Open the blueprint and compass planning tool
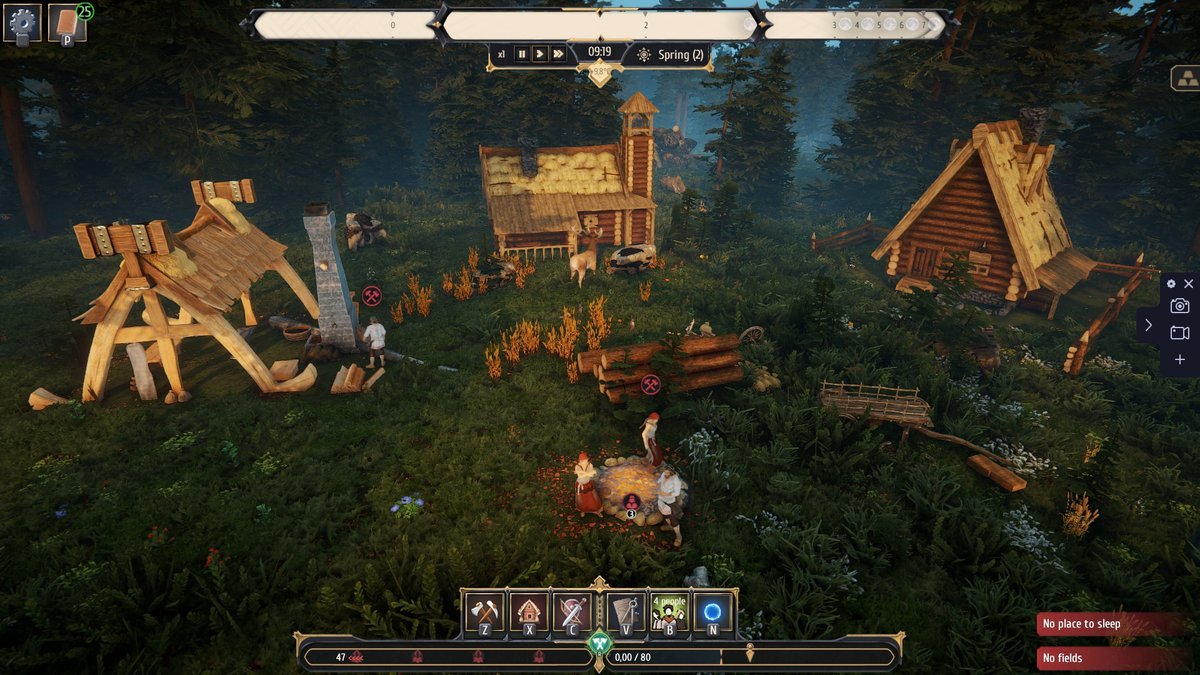The width and height of the screenshot is (1200, 675). [626, 612]
